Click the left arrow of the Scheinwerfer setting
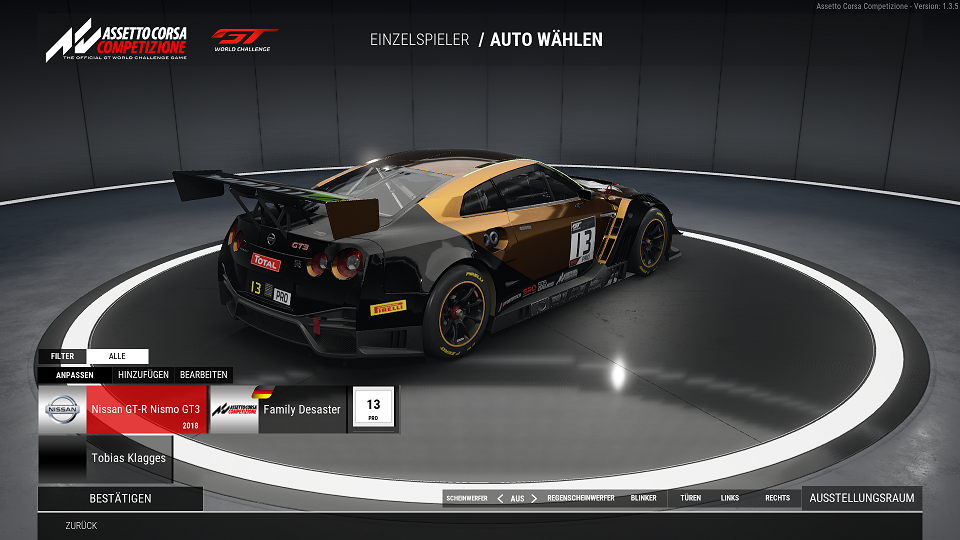The width and height of the screenshot is (960, 540). coord(500,498)
